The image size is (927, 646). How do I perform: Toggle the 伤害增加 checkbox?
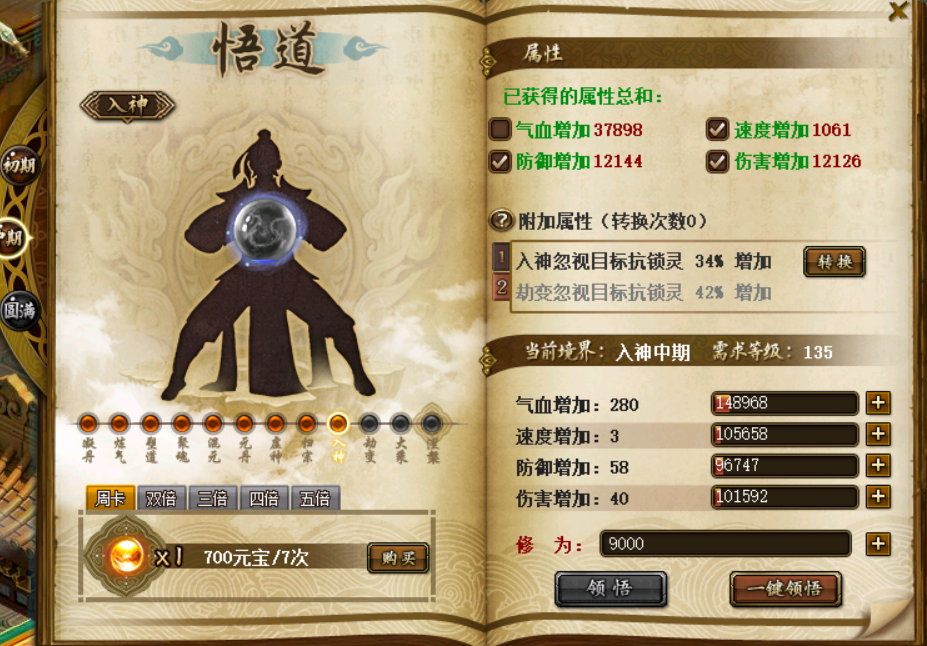coord(717,160)
